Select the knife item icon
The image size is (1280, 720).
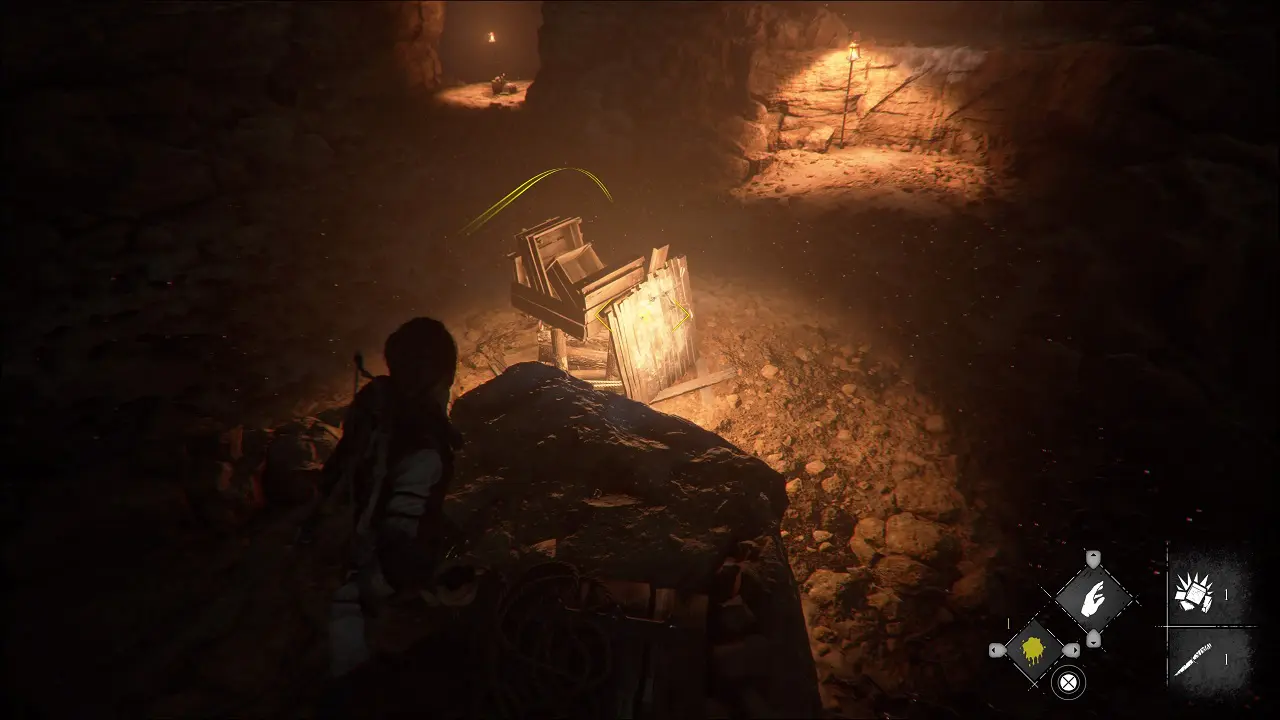pos(1194,657)
